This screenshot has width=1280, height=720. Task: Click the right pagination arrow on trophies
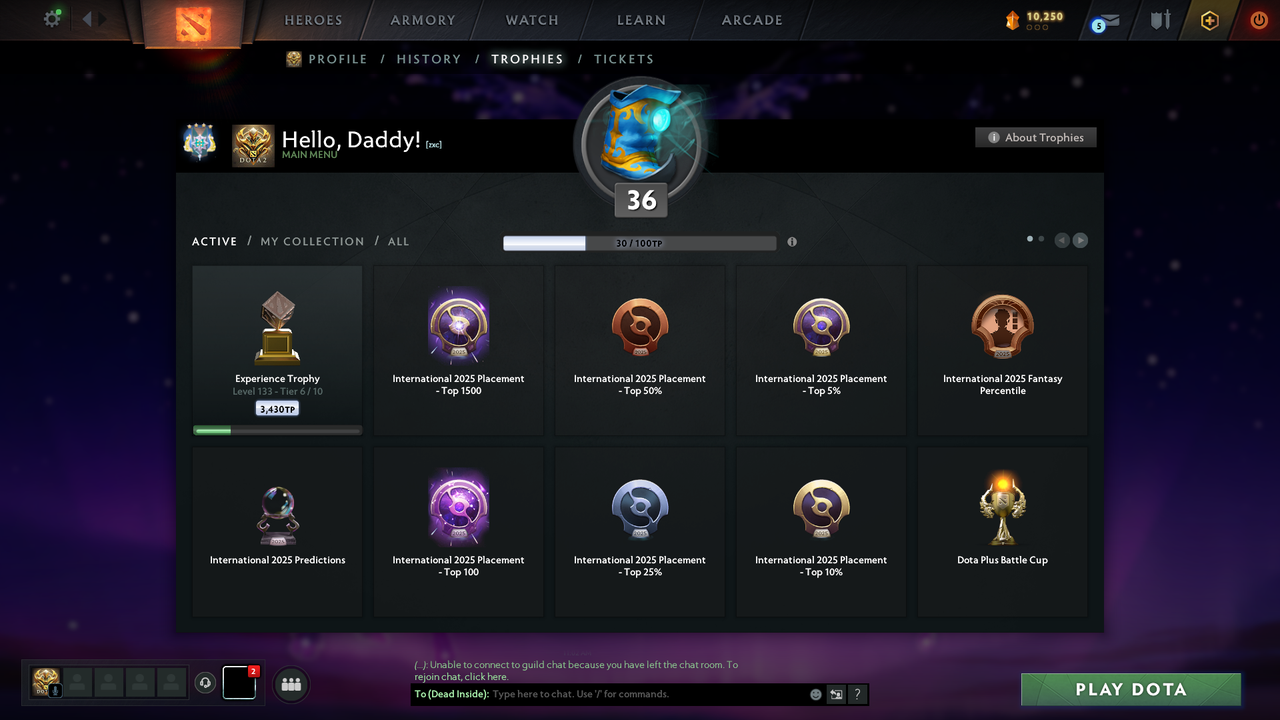point(1080,240)
